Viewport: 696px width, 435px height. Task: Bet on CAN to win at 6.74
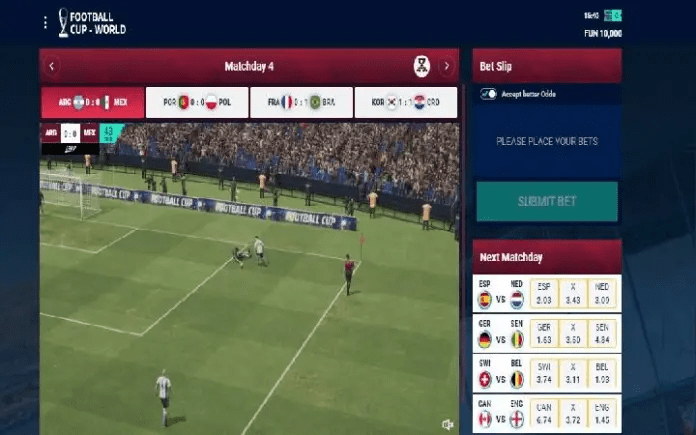tap(544, 415)
